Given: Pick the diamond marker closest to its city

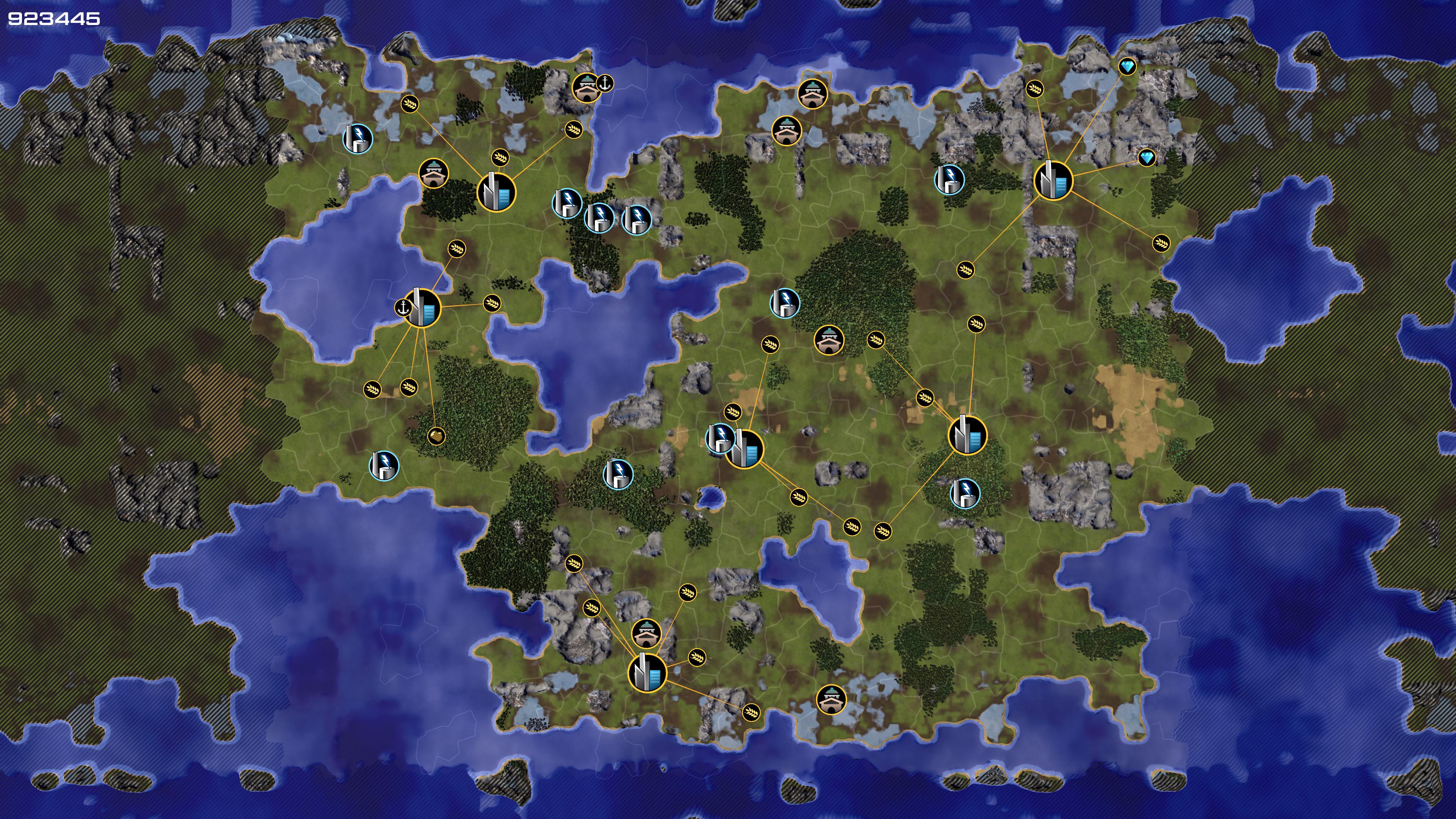Looking at the screenshot, I should [x=1146, y=158].
